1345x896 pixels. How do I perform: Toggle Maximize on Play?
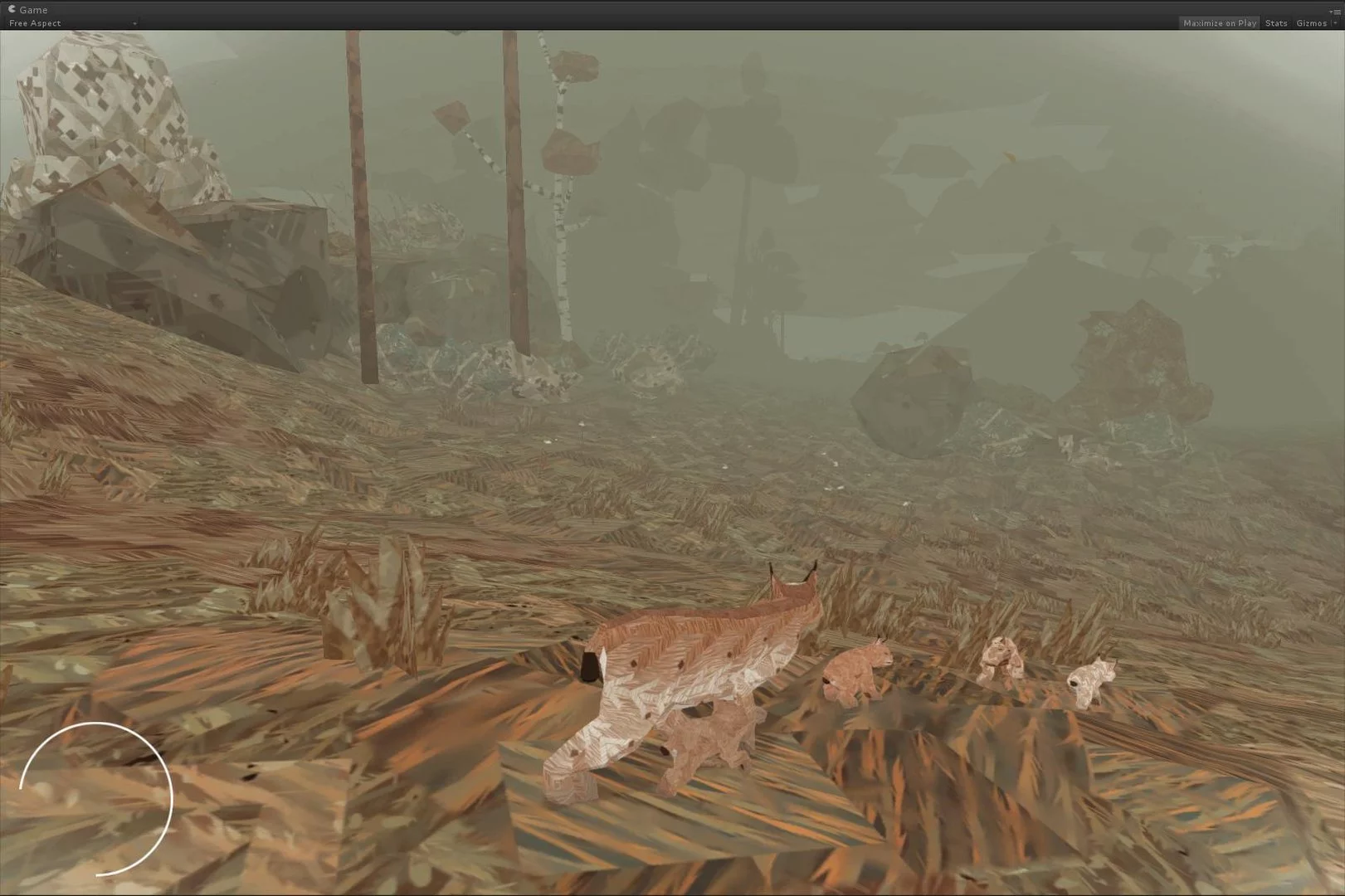point(1219,23)
